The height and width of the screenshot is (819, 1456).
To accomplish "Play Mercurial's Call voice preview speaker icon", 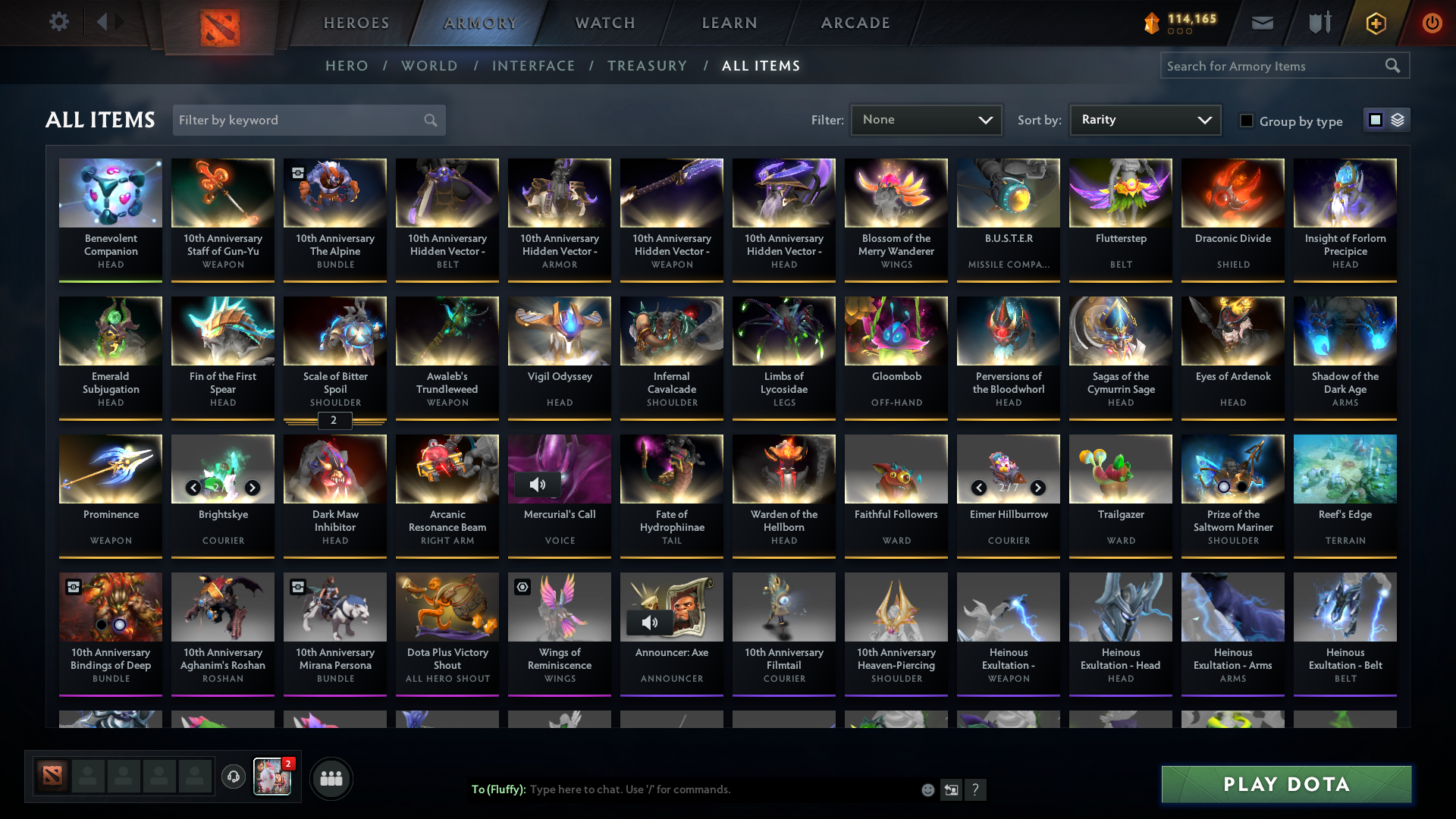I will tap(539, 484).
